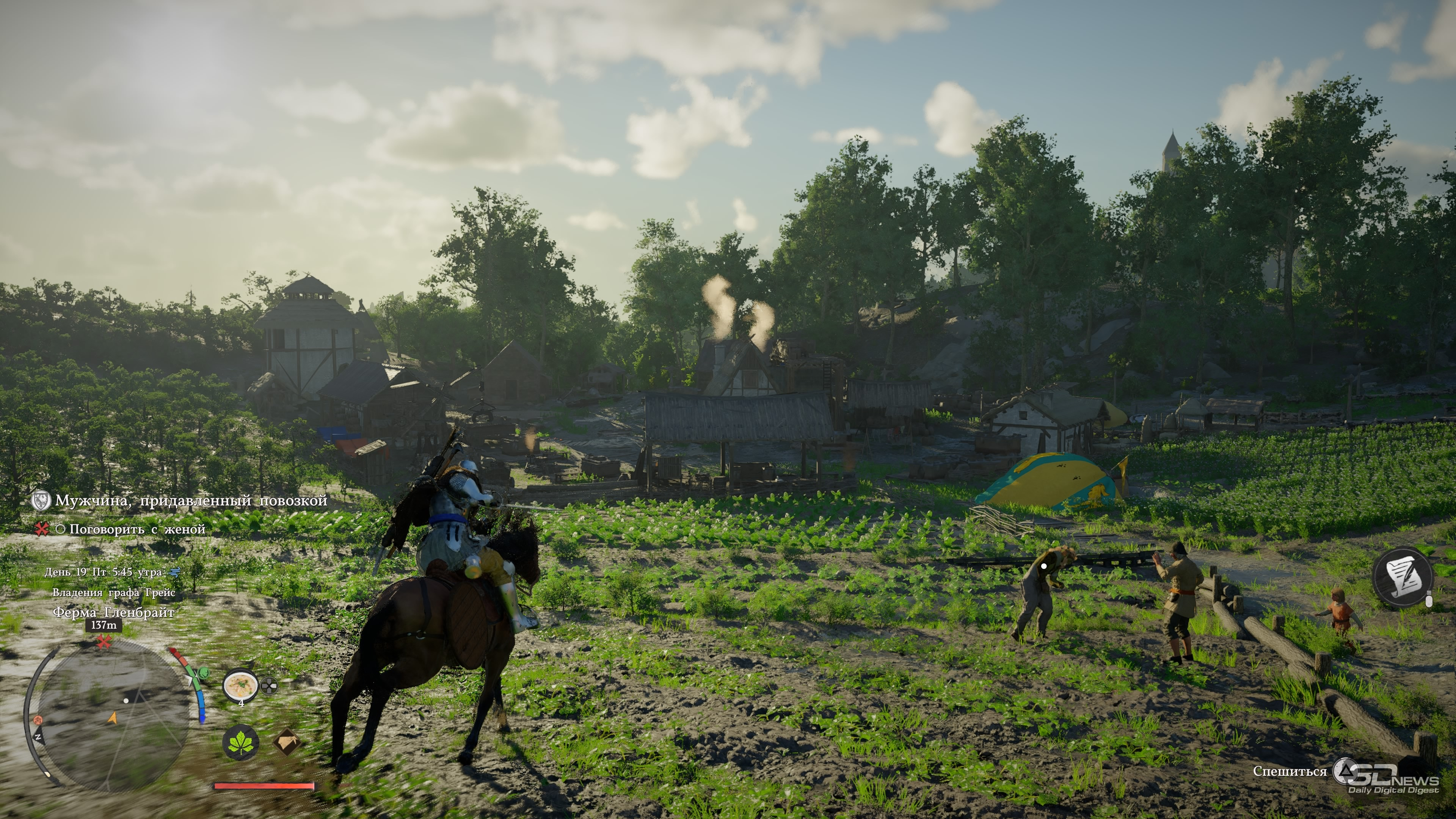The width and height of the screenshot is (1456, 819).
Task: Click the tan diamond-shaped icon
Action: pyautogui.click(x=287, y=742)
